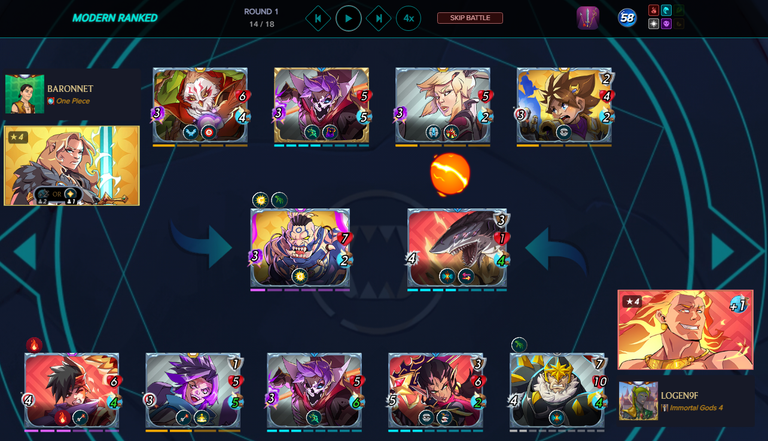Image resolution: width=768 pixels, height=441 pixels.
Task: Skip the battle
Action: 469,18
